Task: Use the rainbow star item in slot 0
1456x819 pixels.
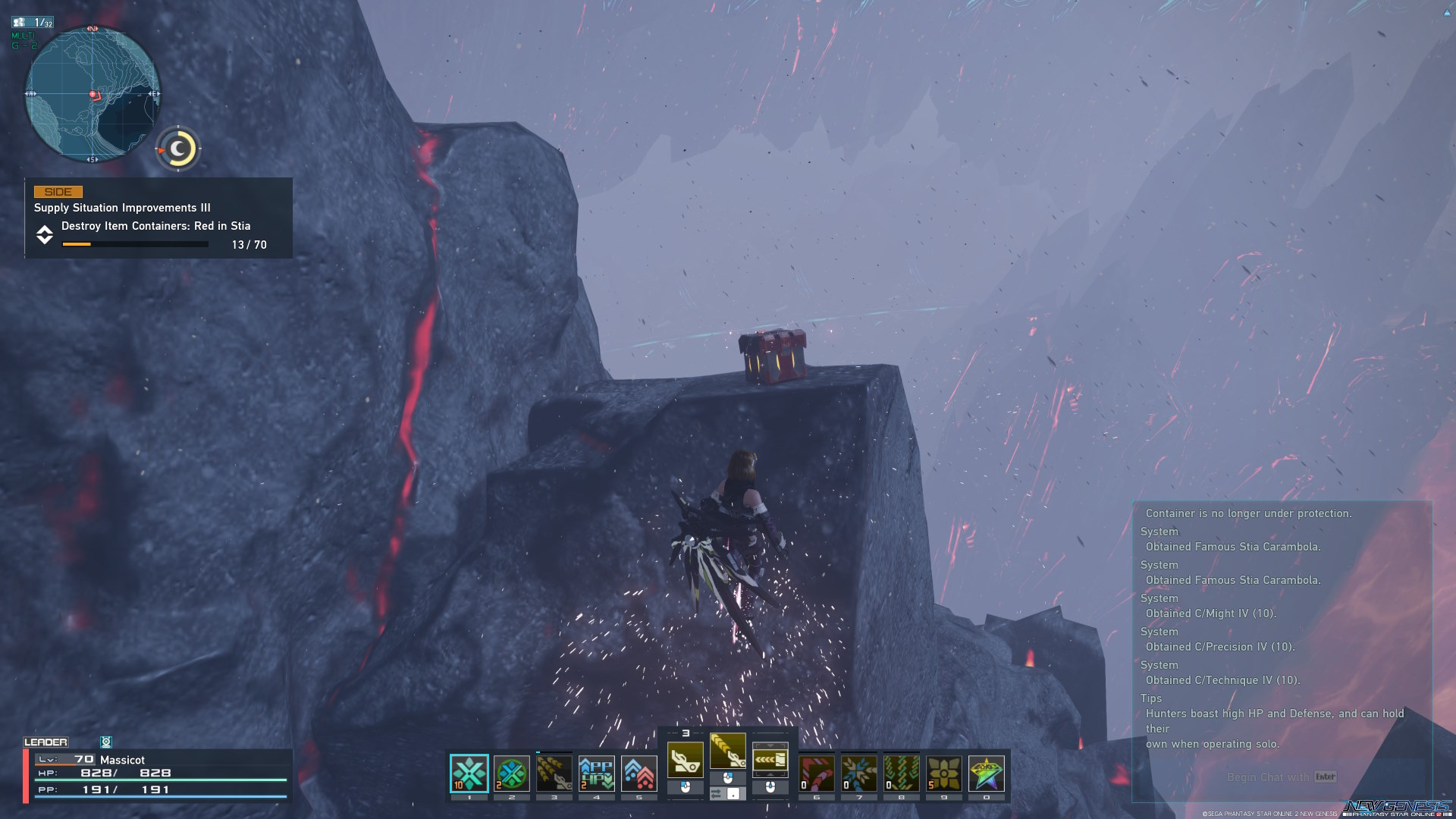Action: pyautogui.click(x=987, y=773)
